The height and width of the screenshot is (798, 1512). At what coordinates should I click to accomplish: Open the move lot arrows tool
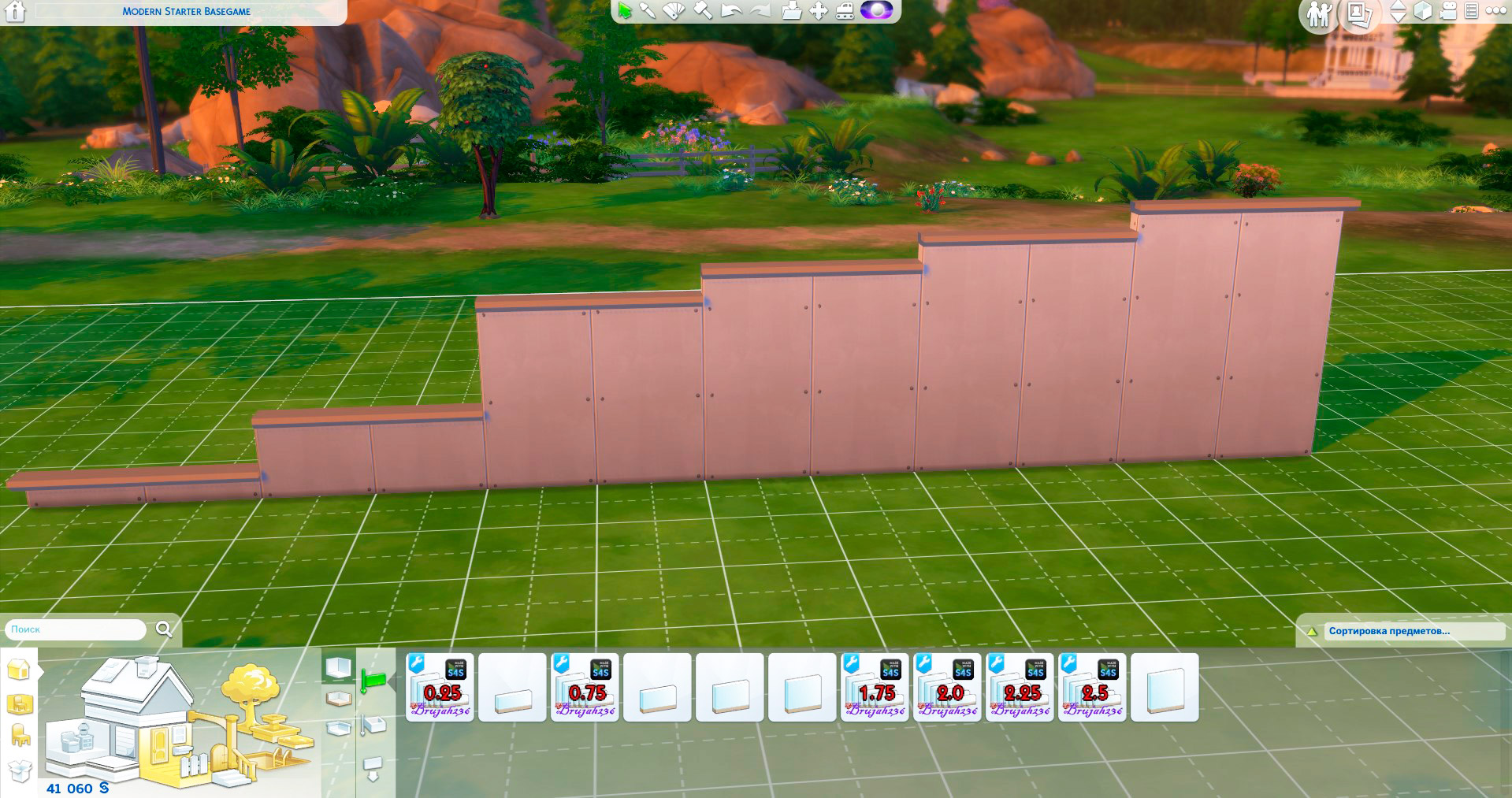[x=819, y=11]
